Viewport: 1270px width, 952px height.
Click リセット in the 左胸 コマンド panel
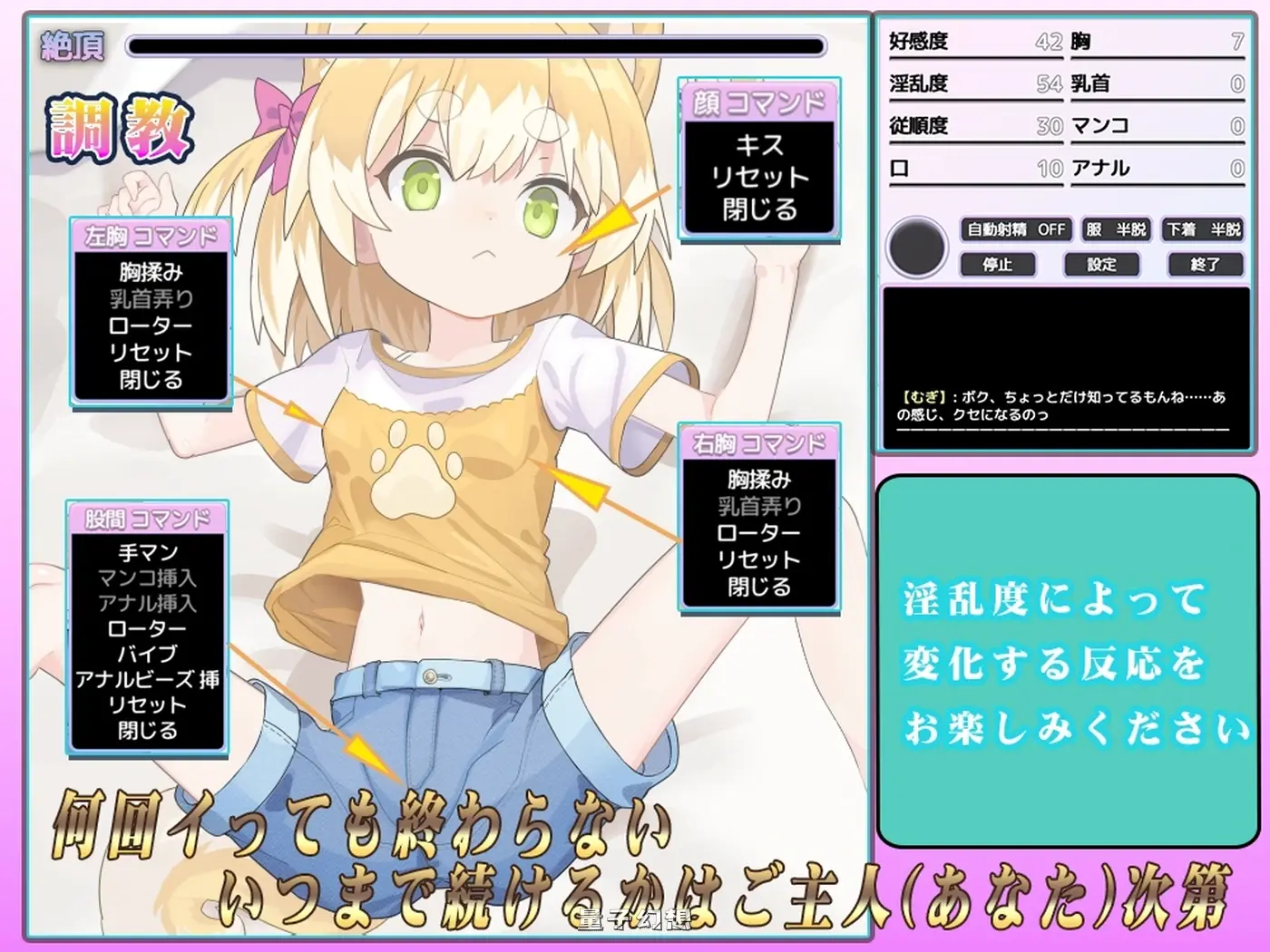coord(150,354)
